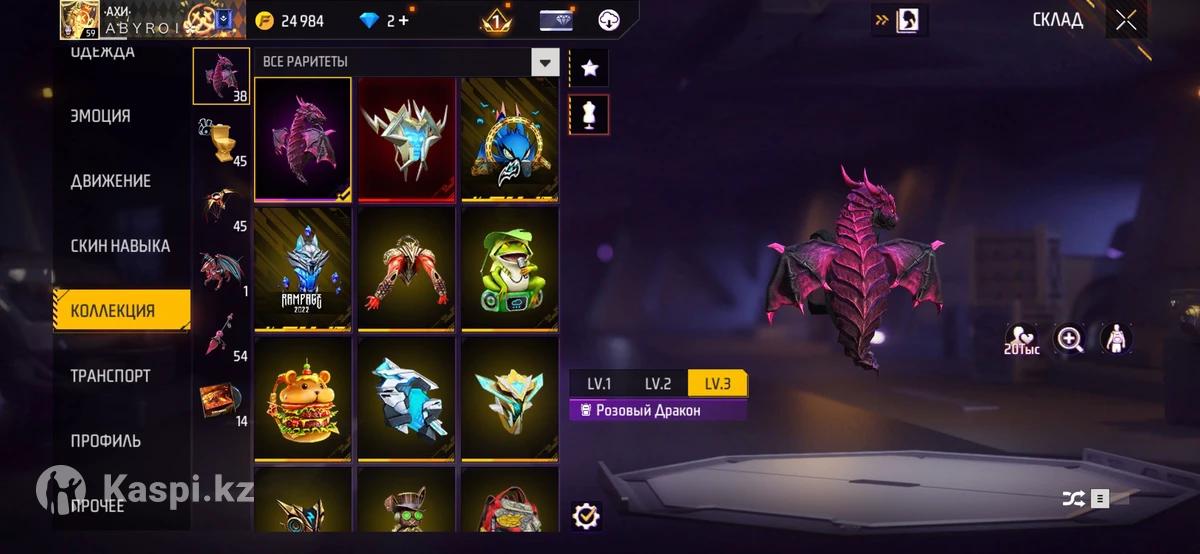Select the Rampage 2022 backpack item
Viewport: 1200px width, 554px height.
[302, 268]
